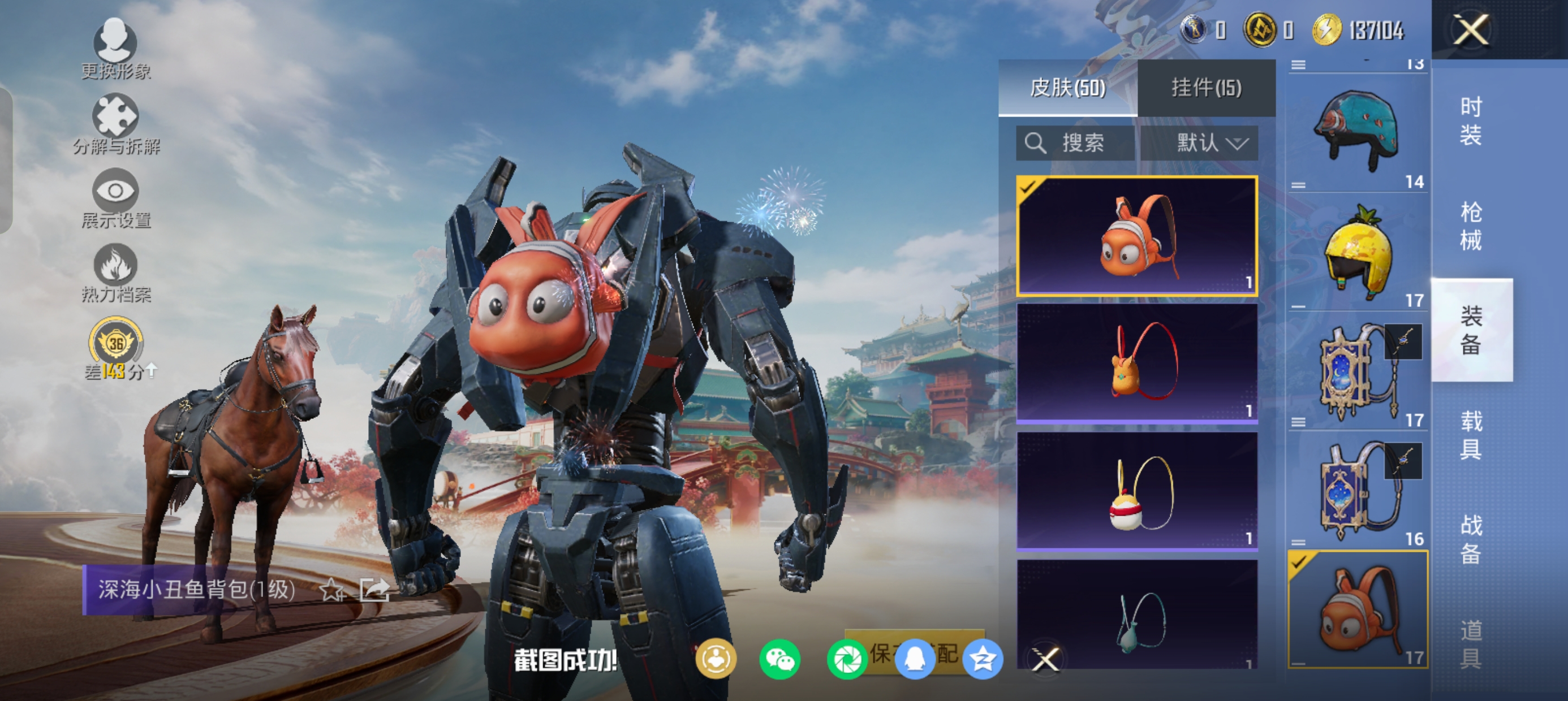The image size is (1568, 701).
Task: Switch to the 皮肤(50) skins tab
Action: coord(1067,88)
